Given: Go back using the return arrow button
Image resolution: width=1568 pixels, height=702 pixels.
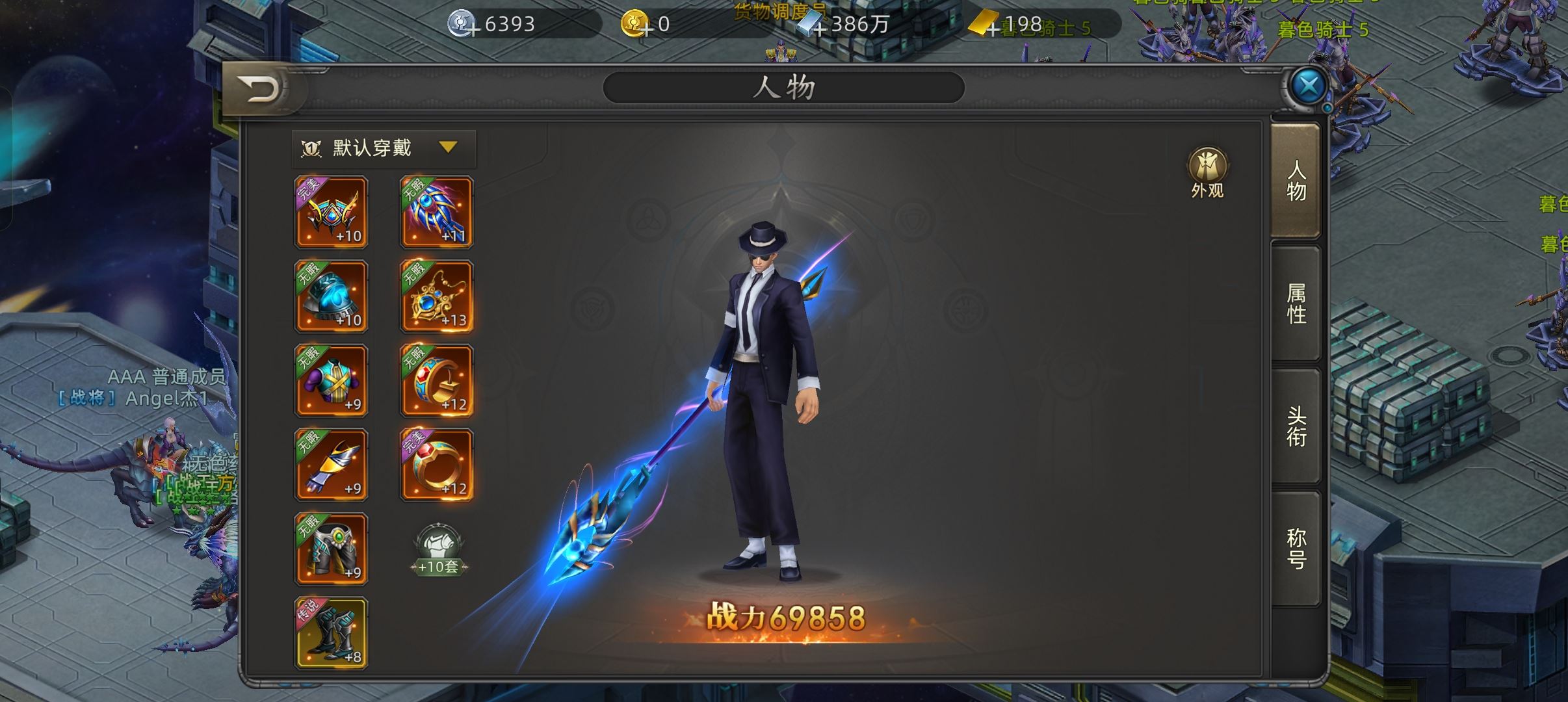Looking at the screenshot, I should click(260, 89).
